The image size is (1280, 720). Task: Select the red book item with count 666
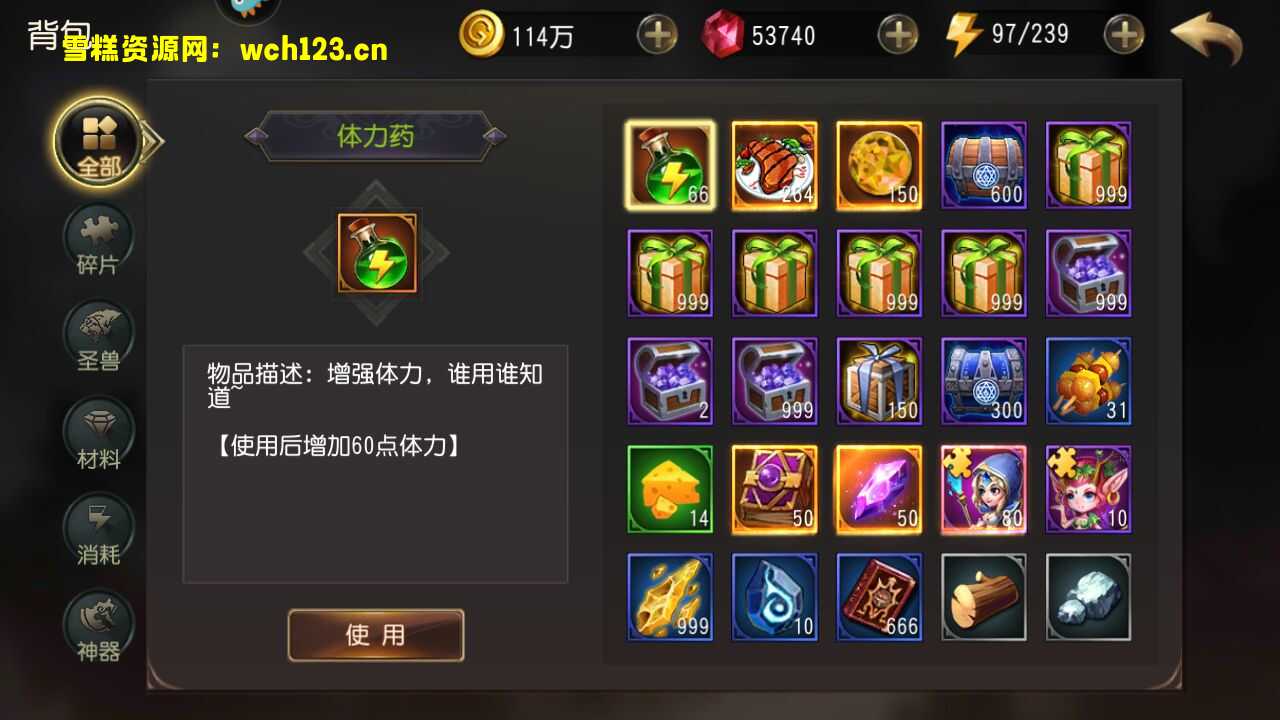878,597
